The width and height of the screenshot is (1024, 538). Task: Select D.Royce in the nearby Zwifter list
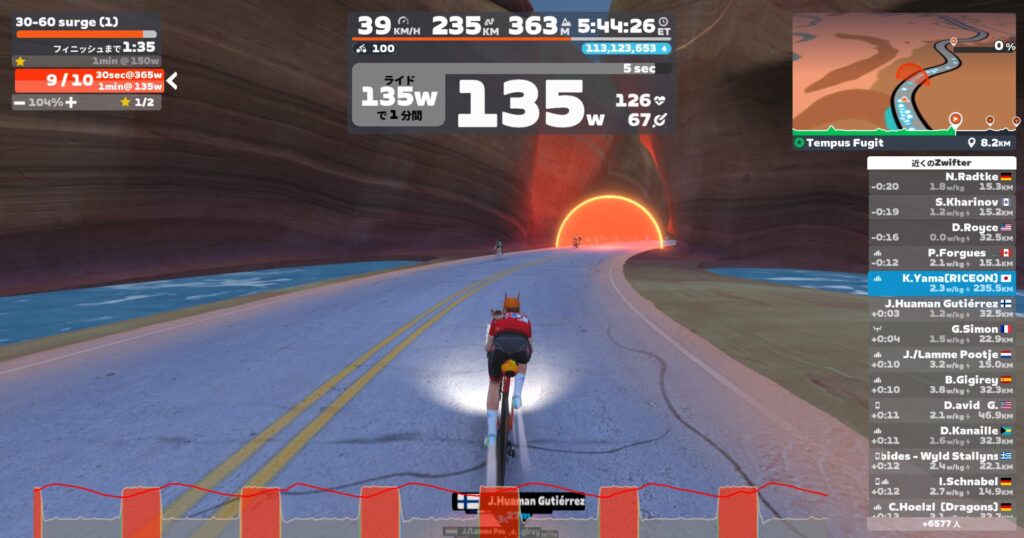point(941,232)
